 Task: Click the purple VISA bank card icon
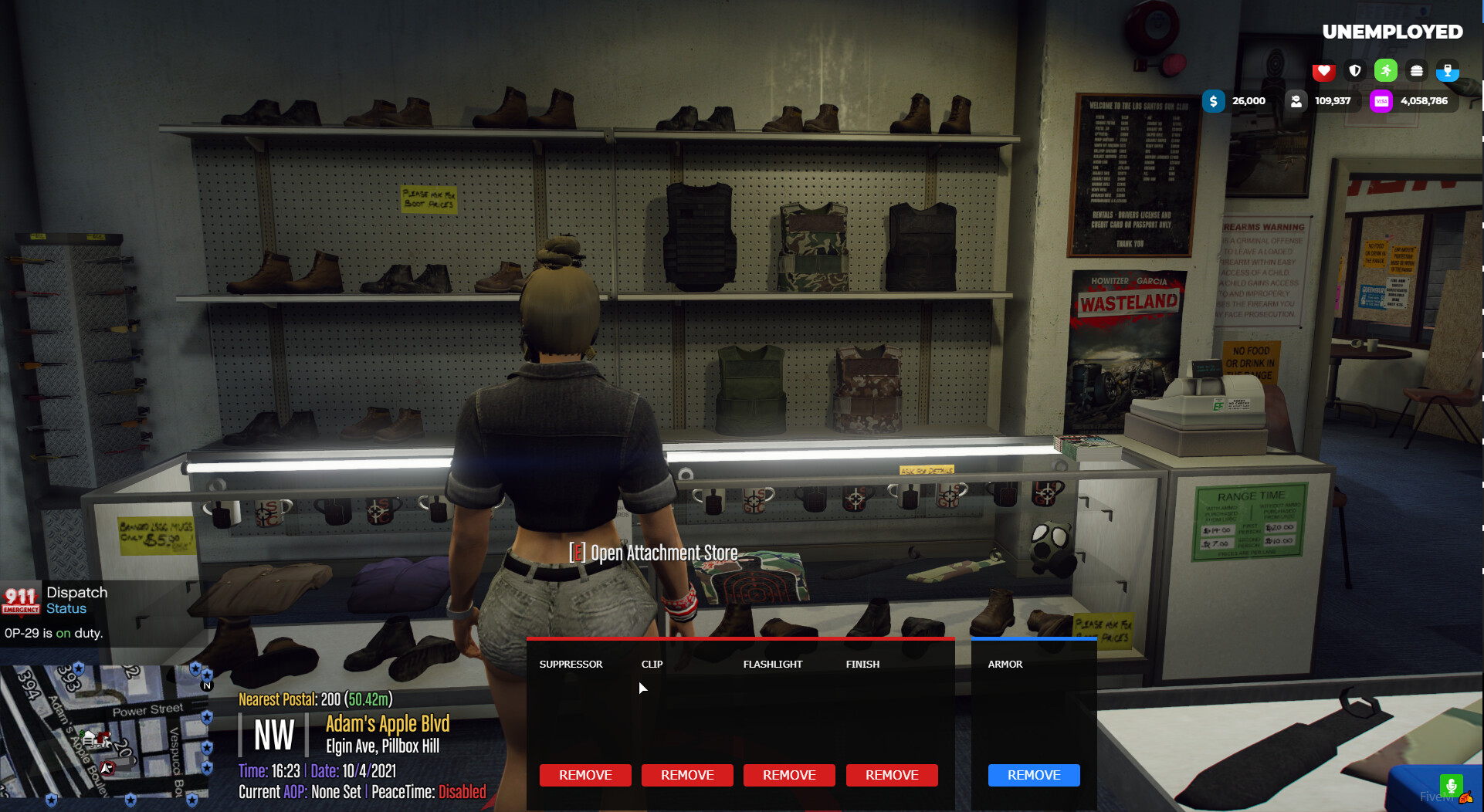[1382, 100]
